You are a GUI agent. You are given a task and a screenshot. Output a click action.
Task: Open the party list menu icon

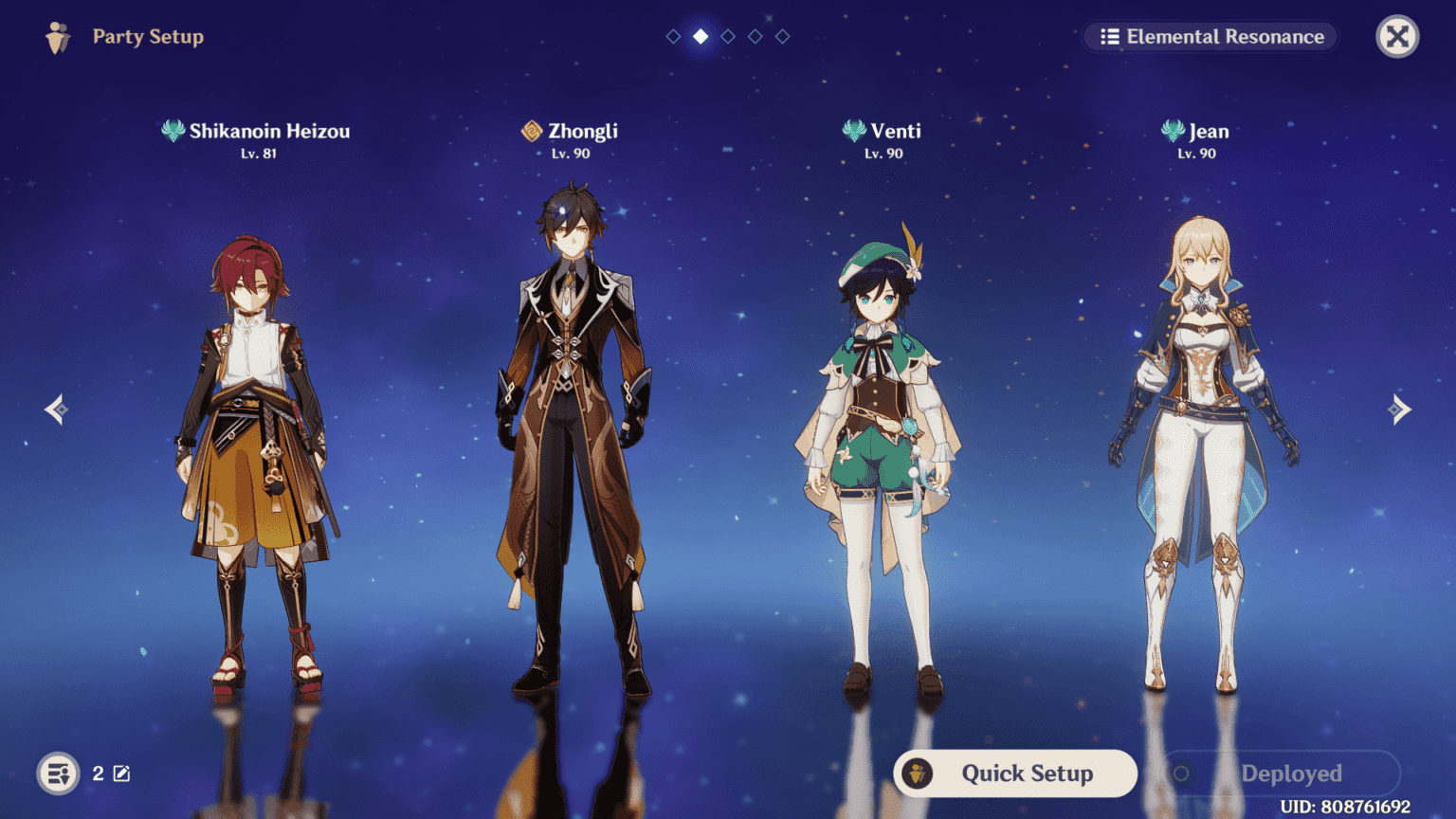58,773
